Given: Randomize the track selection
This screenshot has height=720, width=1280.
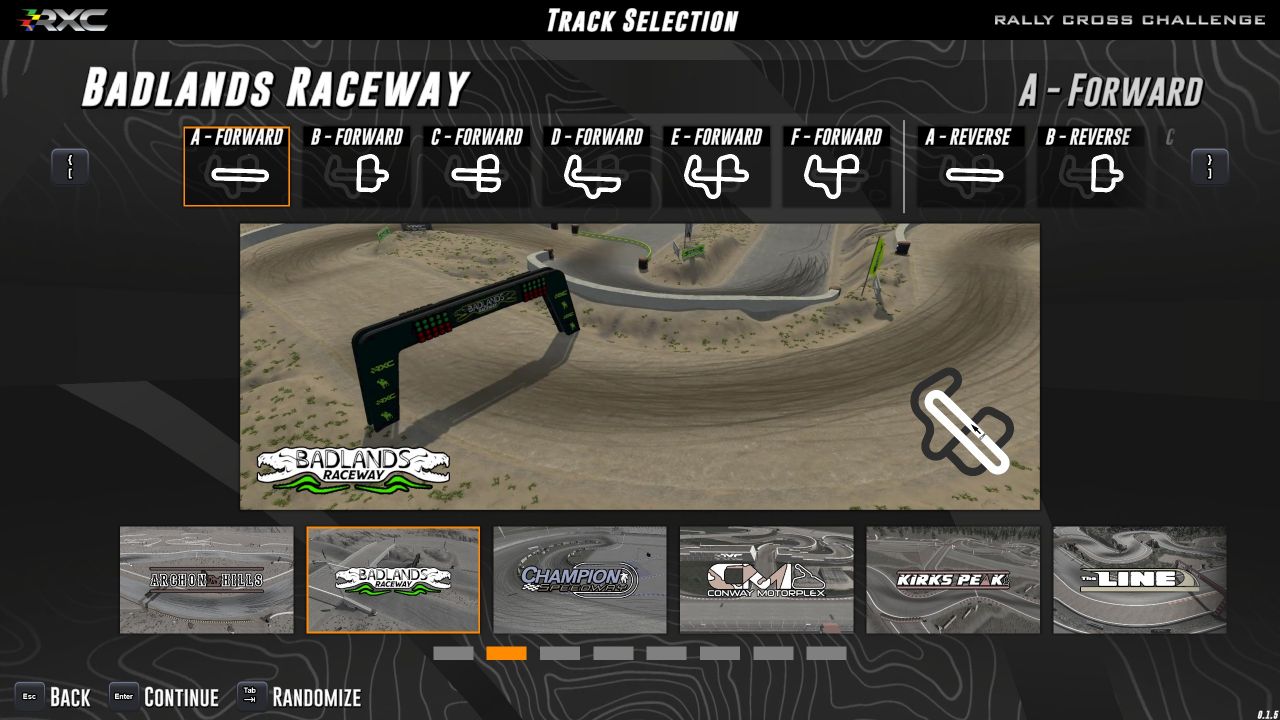Looking at the screenshot, I should [300, 697].
